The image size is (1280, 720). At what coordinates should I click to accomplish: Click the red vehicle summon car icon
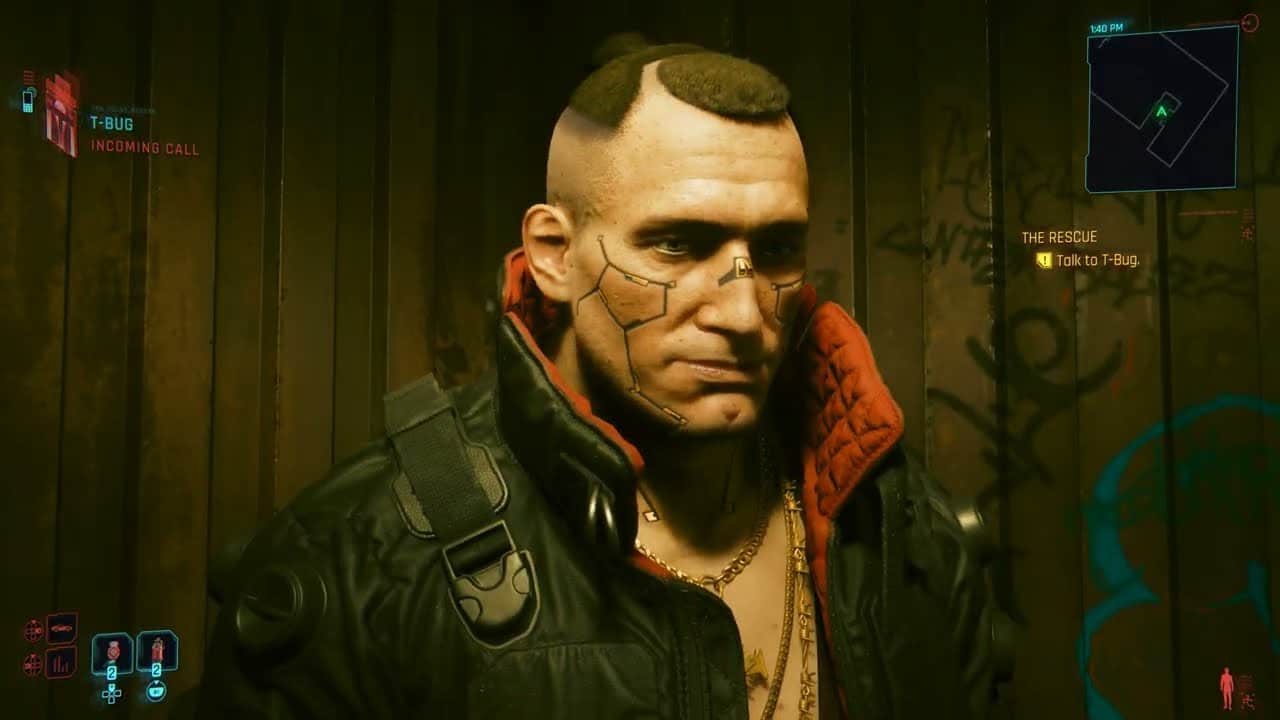(x=62, y=628)
